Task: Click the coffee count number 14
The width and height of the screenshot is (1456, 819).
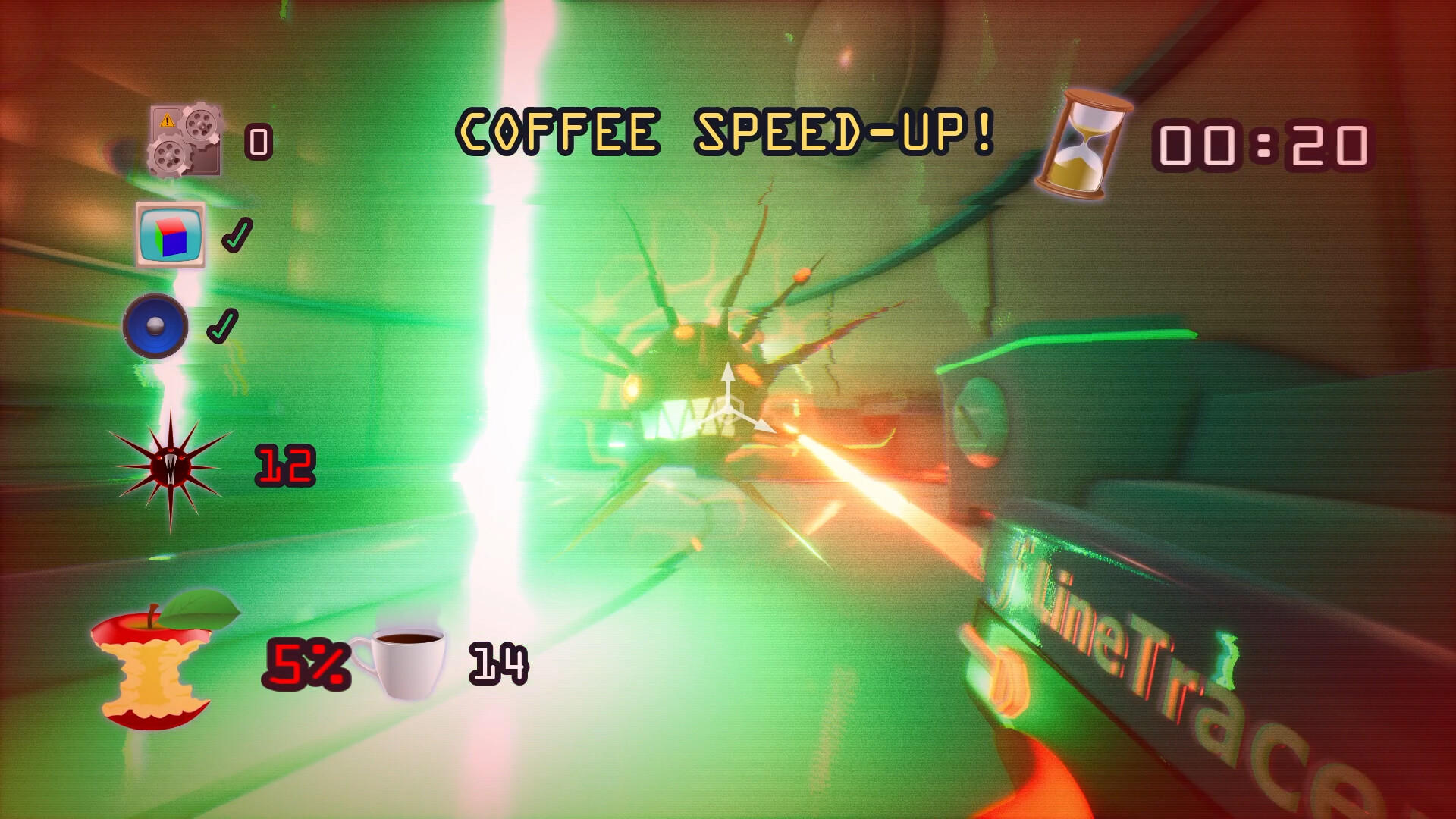Action: tap(497, 664)
